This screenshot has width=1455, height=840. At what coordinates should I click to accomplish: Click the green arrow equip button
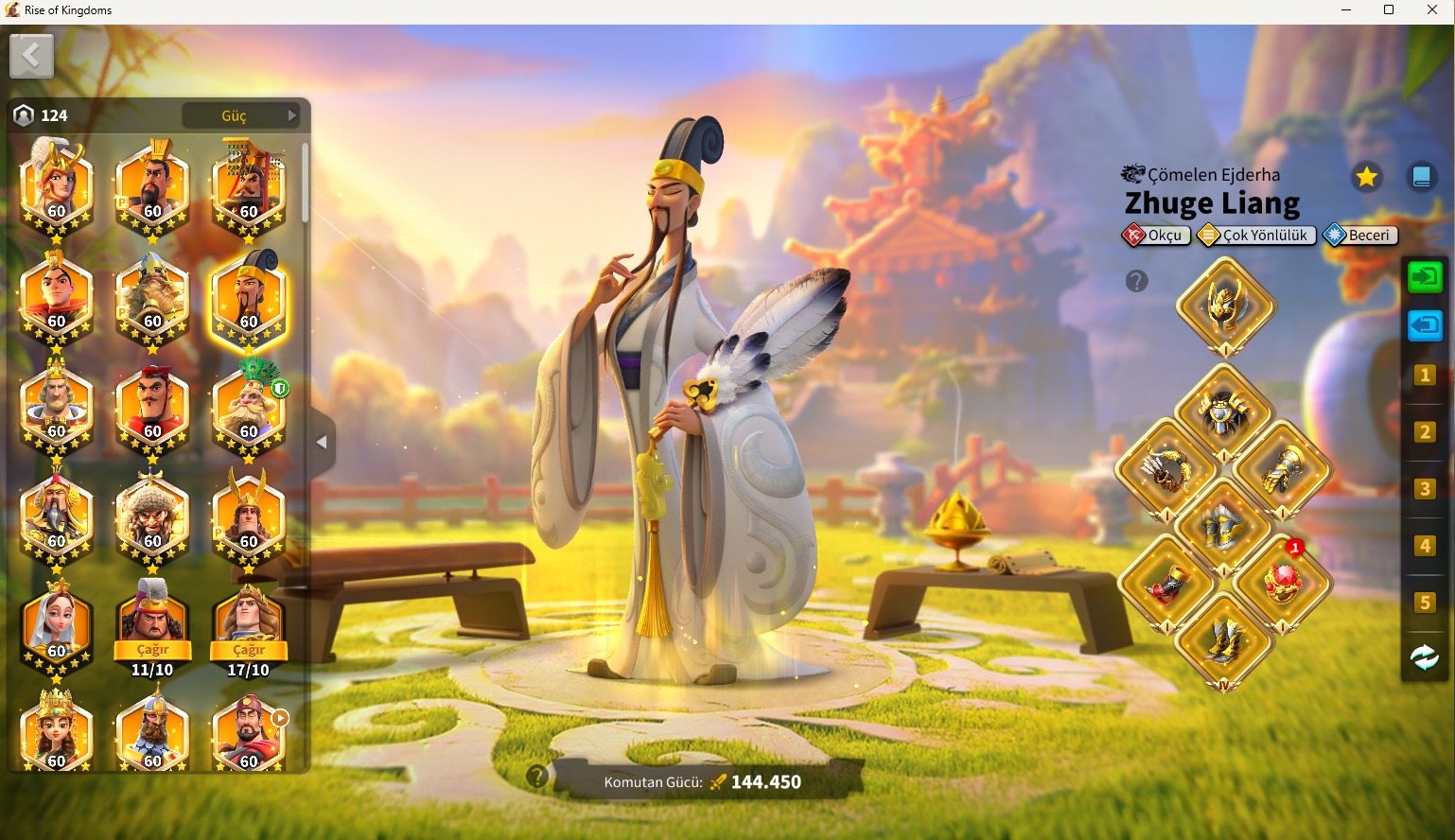[1425, 277]
